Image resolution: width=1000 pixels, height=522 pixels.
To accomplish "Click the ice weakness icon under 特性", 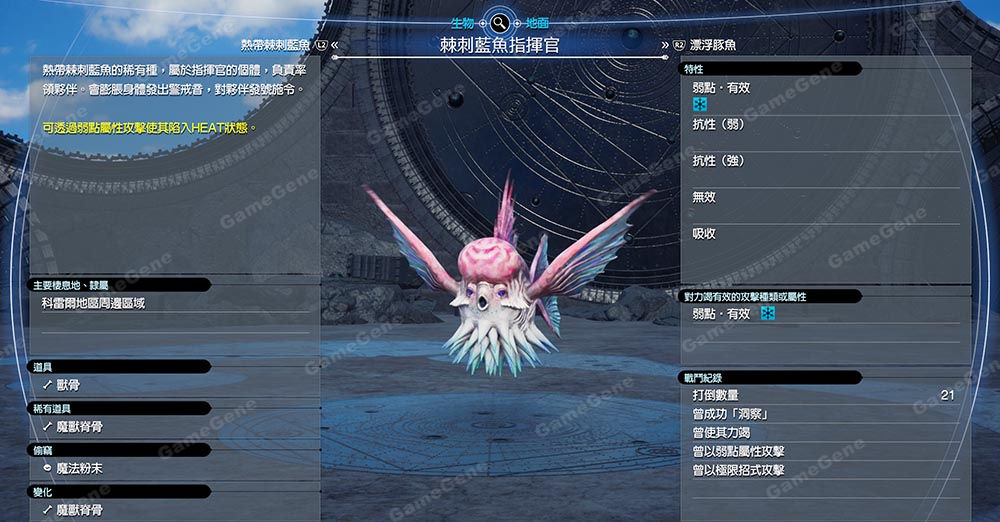I will click(700, 104).
